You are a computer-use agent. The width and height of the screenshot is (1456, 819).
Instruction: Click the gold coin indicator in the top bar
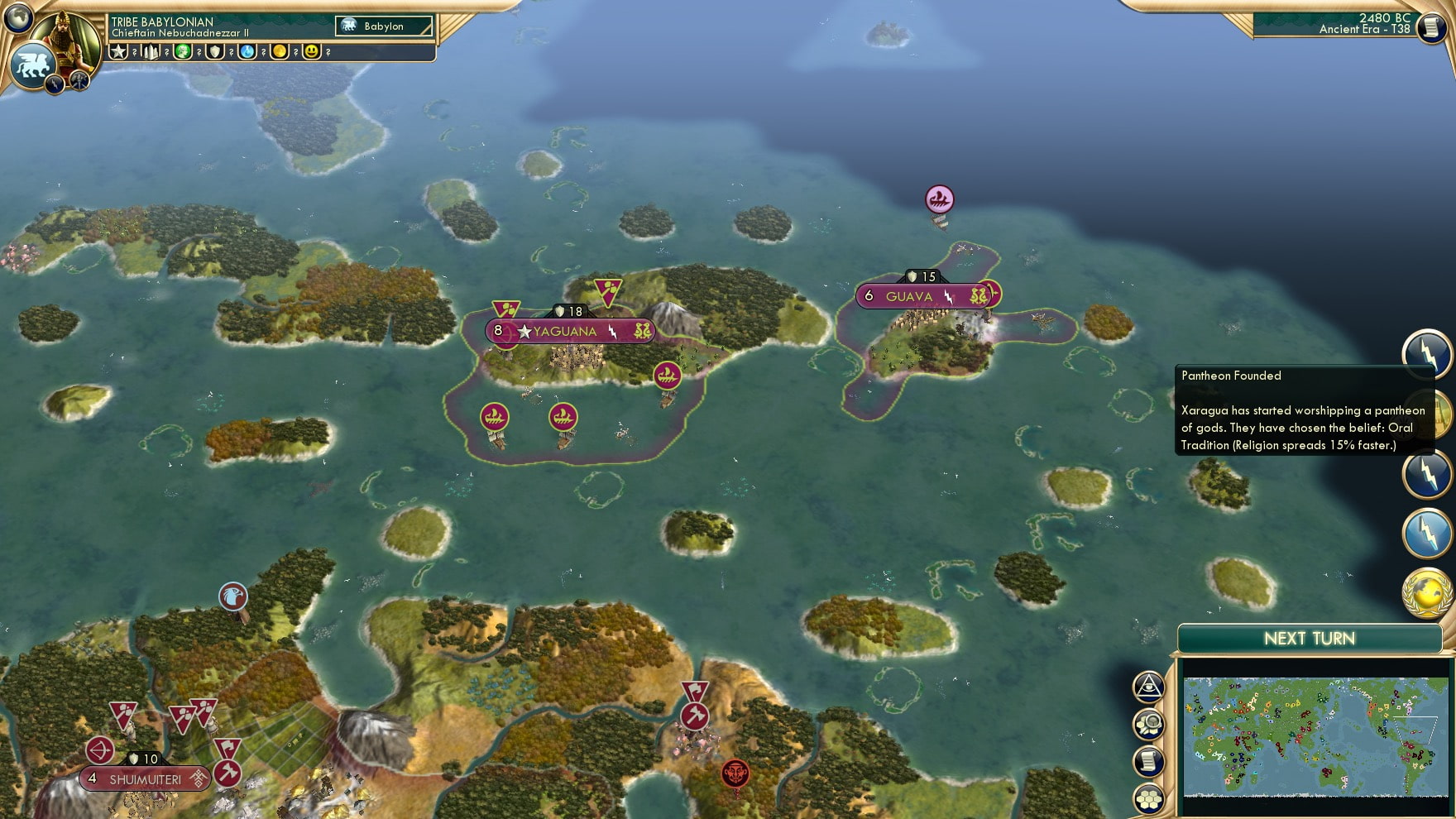[280, 52]
